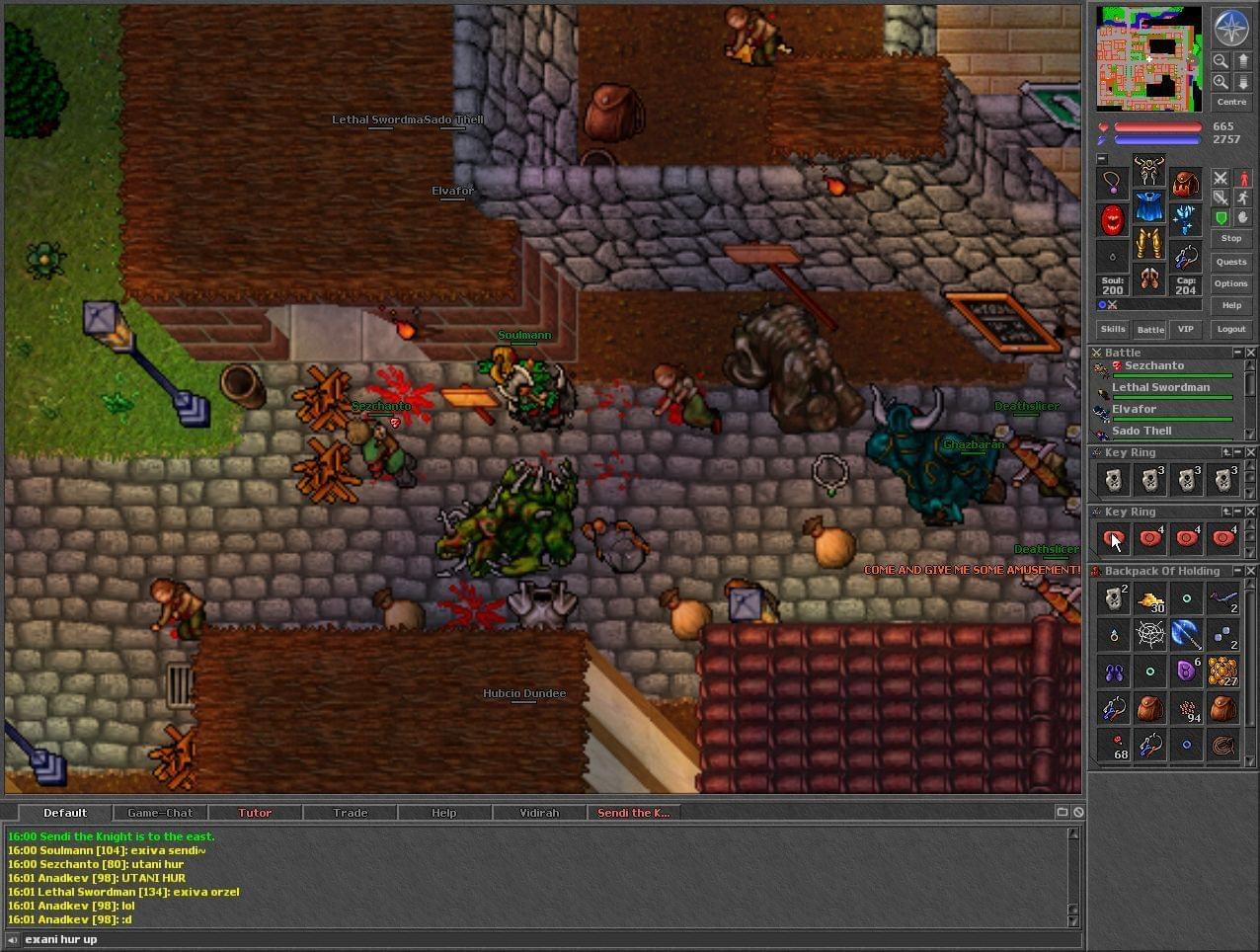Click the golden legs equipment slot
The height and width of the screenshot is (952, 1260).
pyautogui.click(x=1149, y=243)
